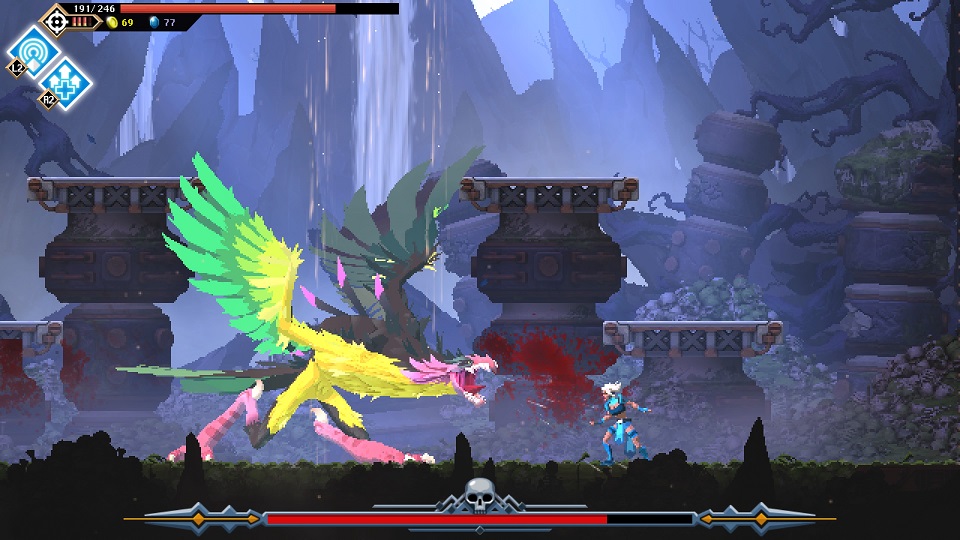
Task: Click the blue gem currency icon
Action: (x=154, y=21)
